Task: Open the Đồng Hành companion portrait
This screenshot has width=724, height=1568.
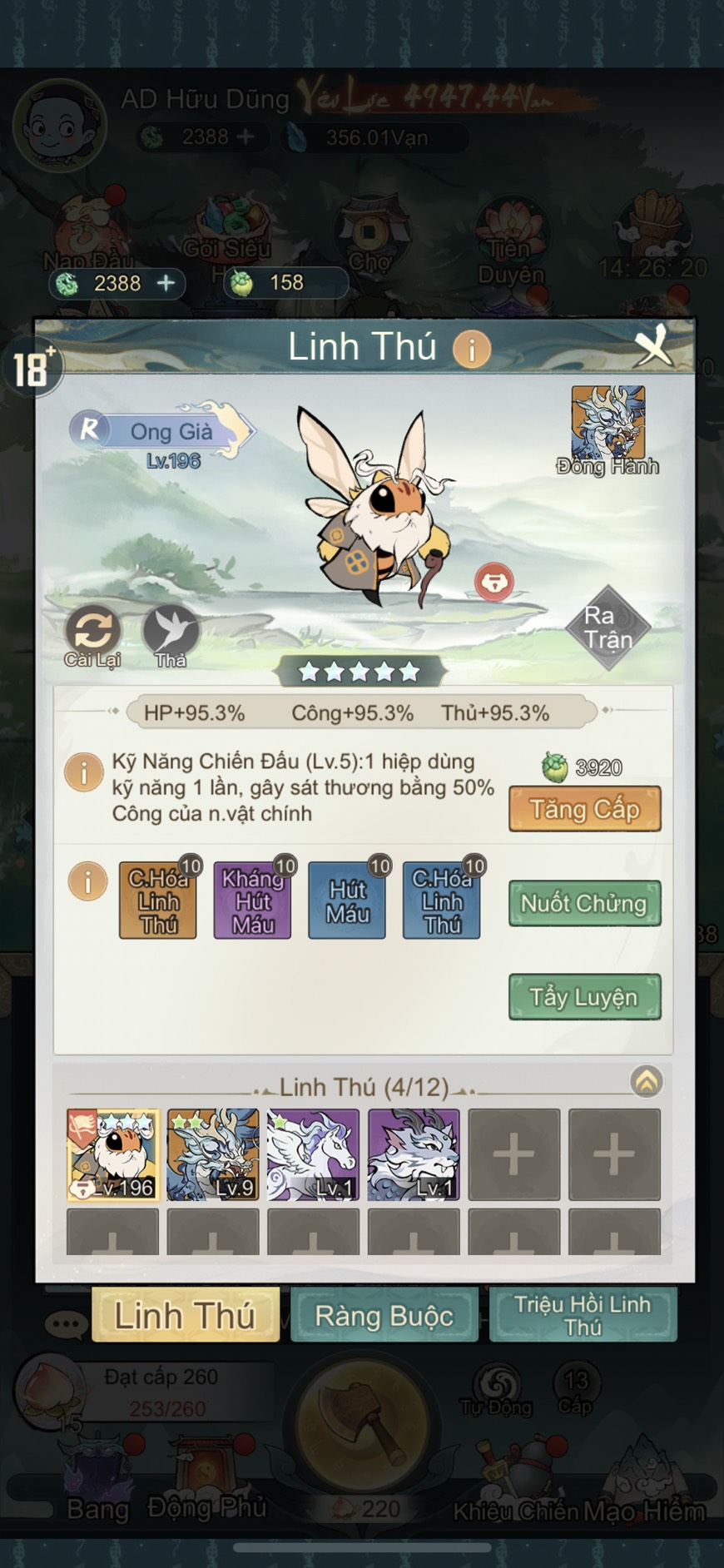Action: click(607, 424)
